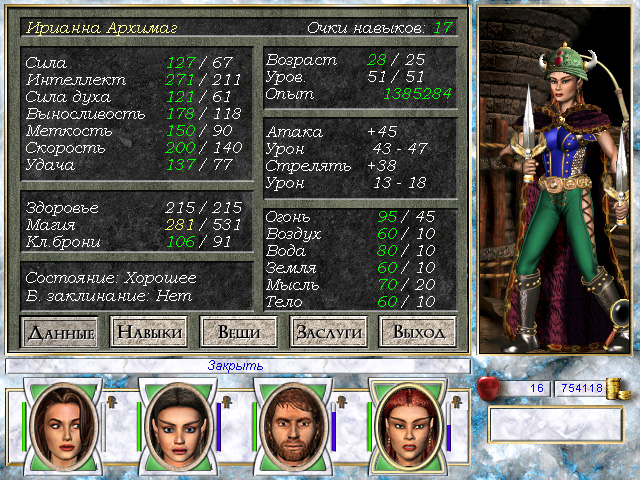This screenshot has height=480, width=640.
Task: Click the Выход exit button
Action: (x=418, y=331)
